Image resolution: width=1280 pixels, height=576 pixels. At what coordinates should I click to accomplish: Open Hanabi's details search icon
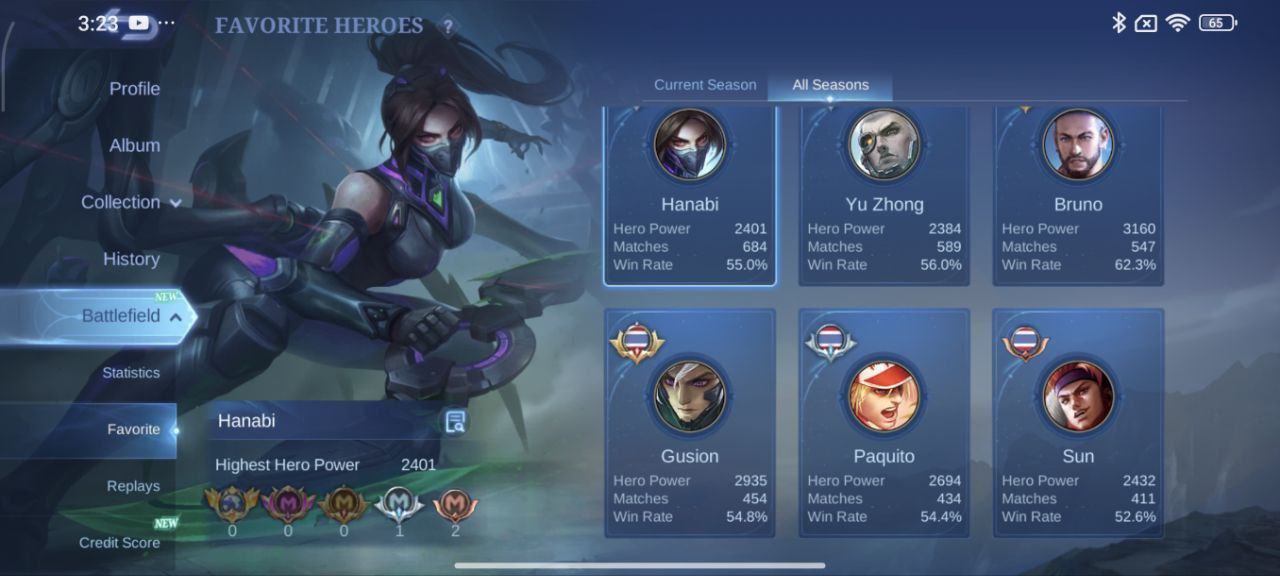[455, 422]
